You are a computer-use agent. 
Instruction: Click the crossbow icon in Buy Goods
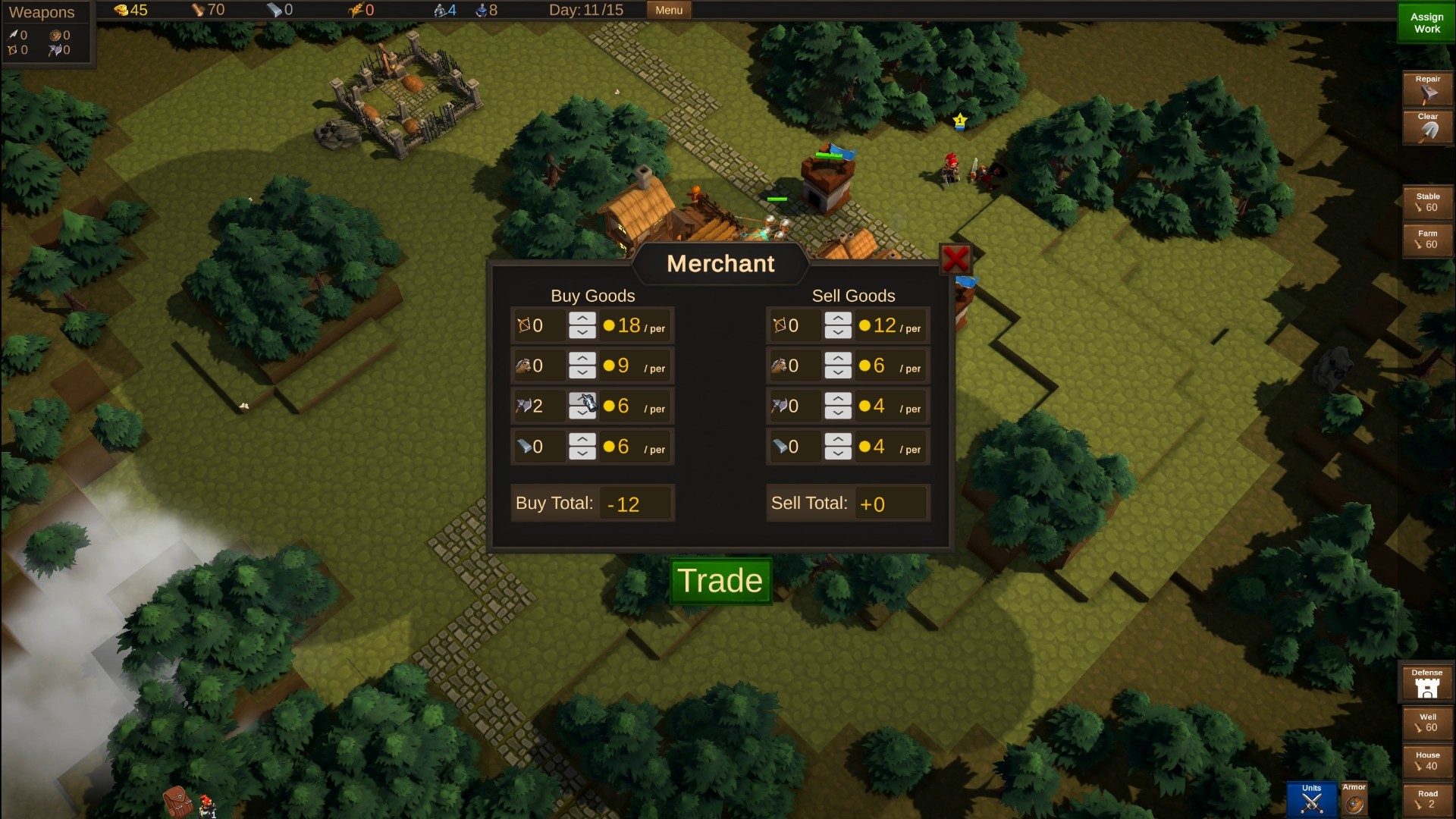tap(524, 325)
